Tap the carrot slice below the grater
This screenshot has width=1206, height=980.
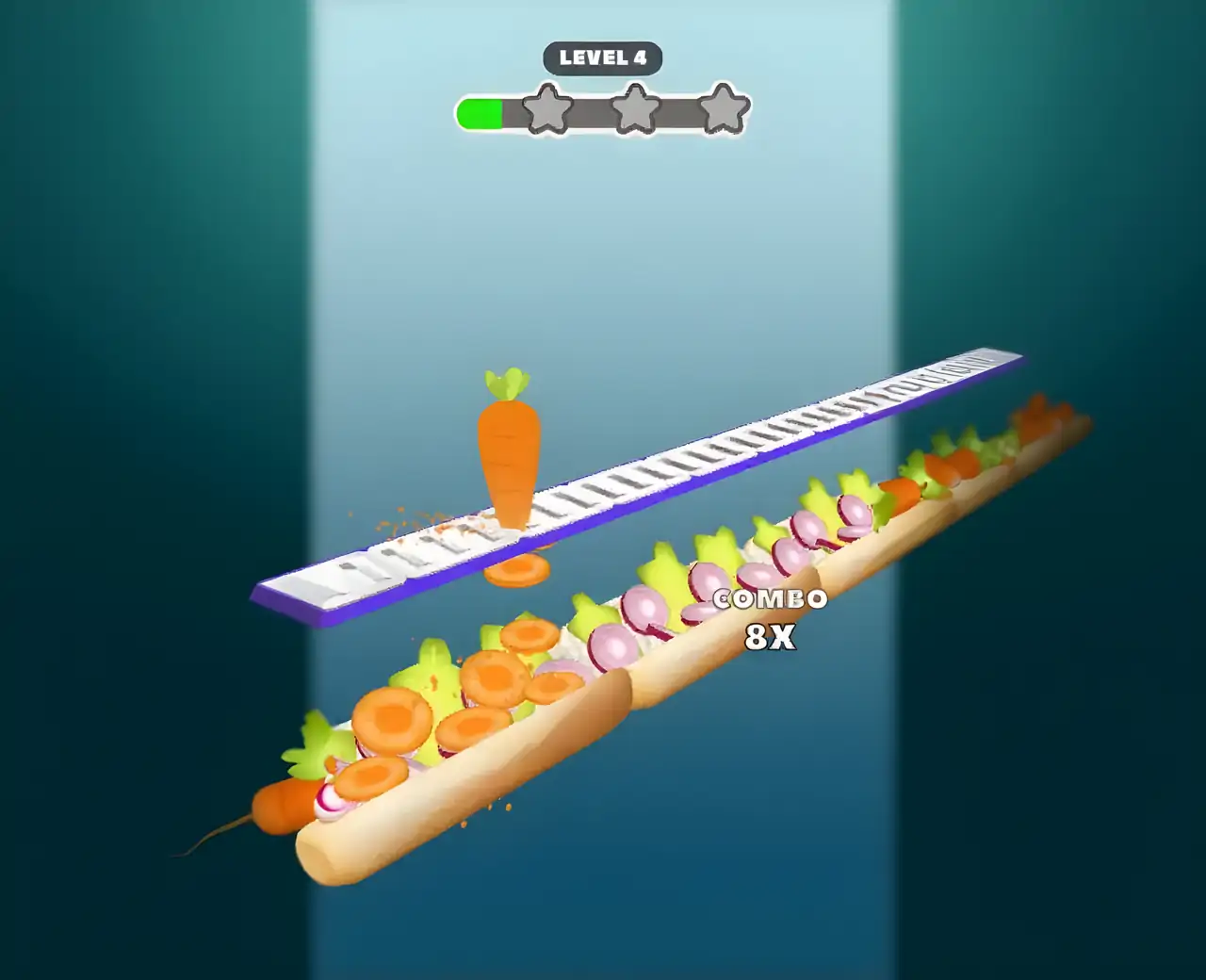click(x=517, y=569)
